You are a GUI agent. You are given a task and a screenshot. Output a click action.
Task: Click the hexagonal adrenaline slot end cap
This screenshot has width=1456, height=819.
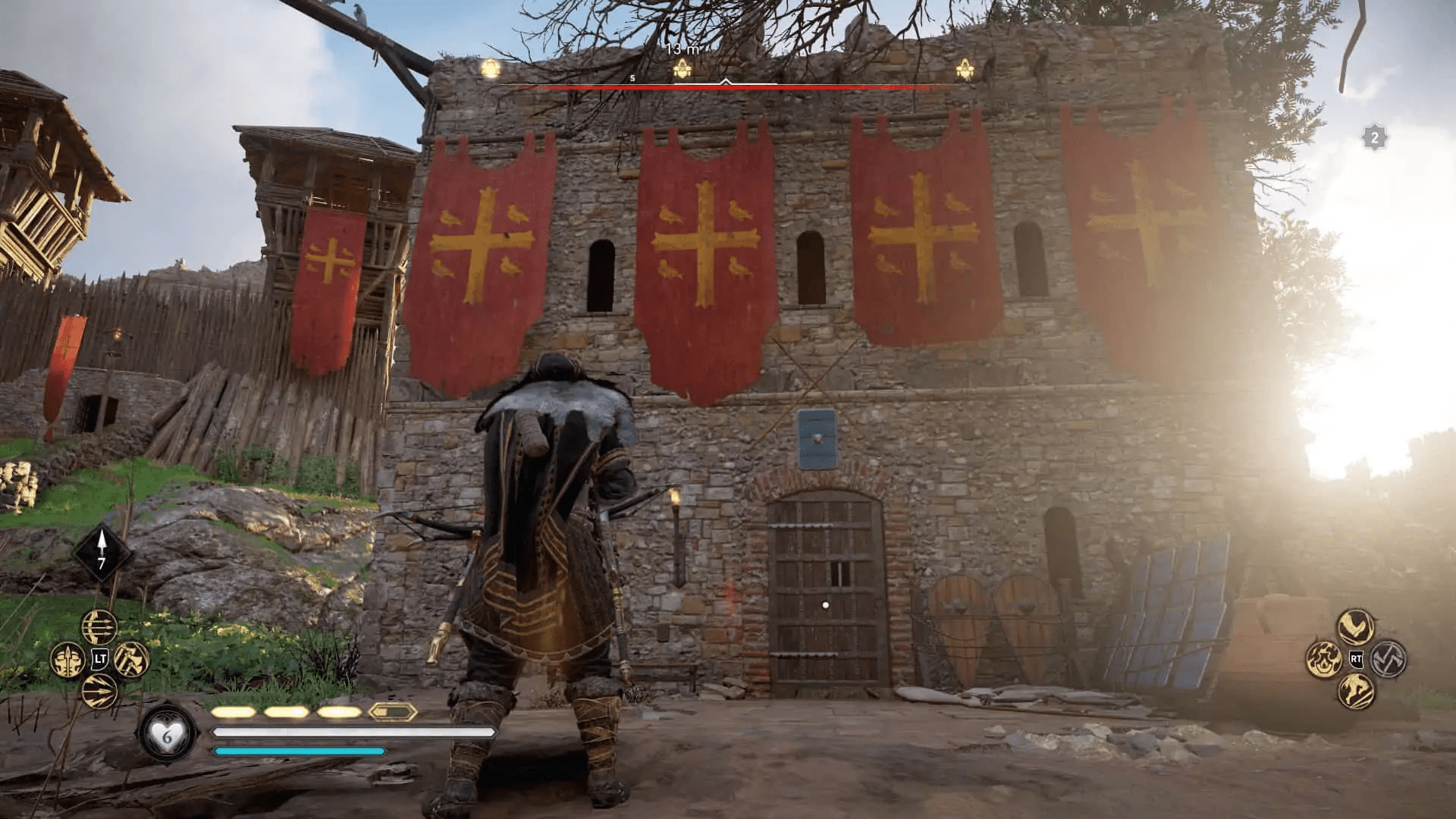(391, 713)
